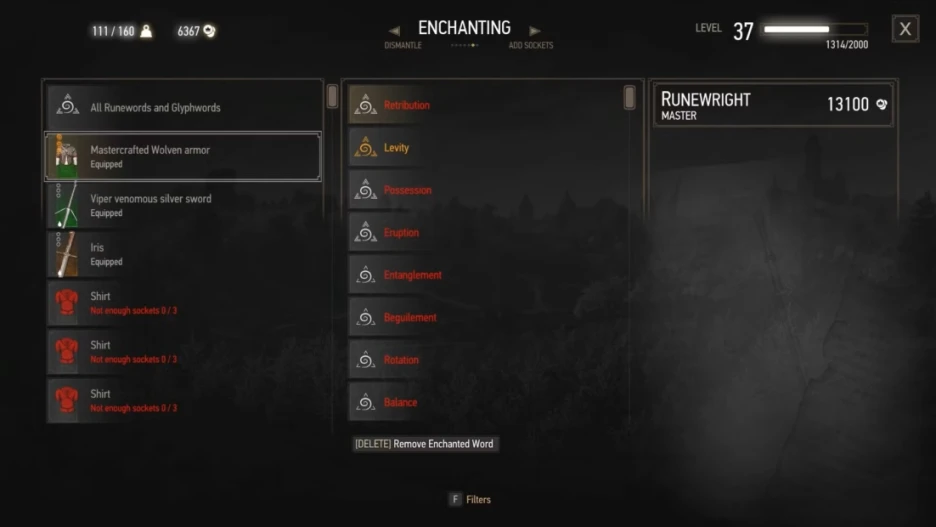Viewport: 936px width, 527px height.
Task: Choose the Mastercrafted Wolven armor
Action: coord(183,157)
